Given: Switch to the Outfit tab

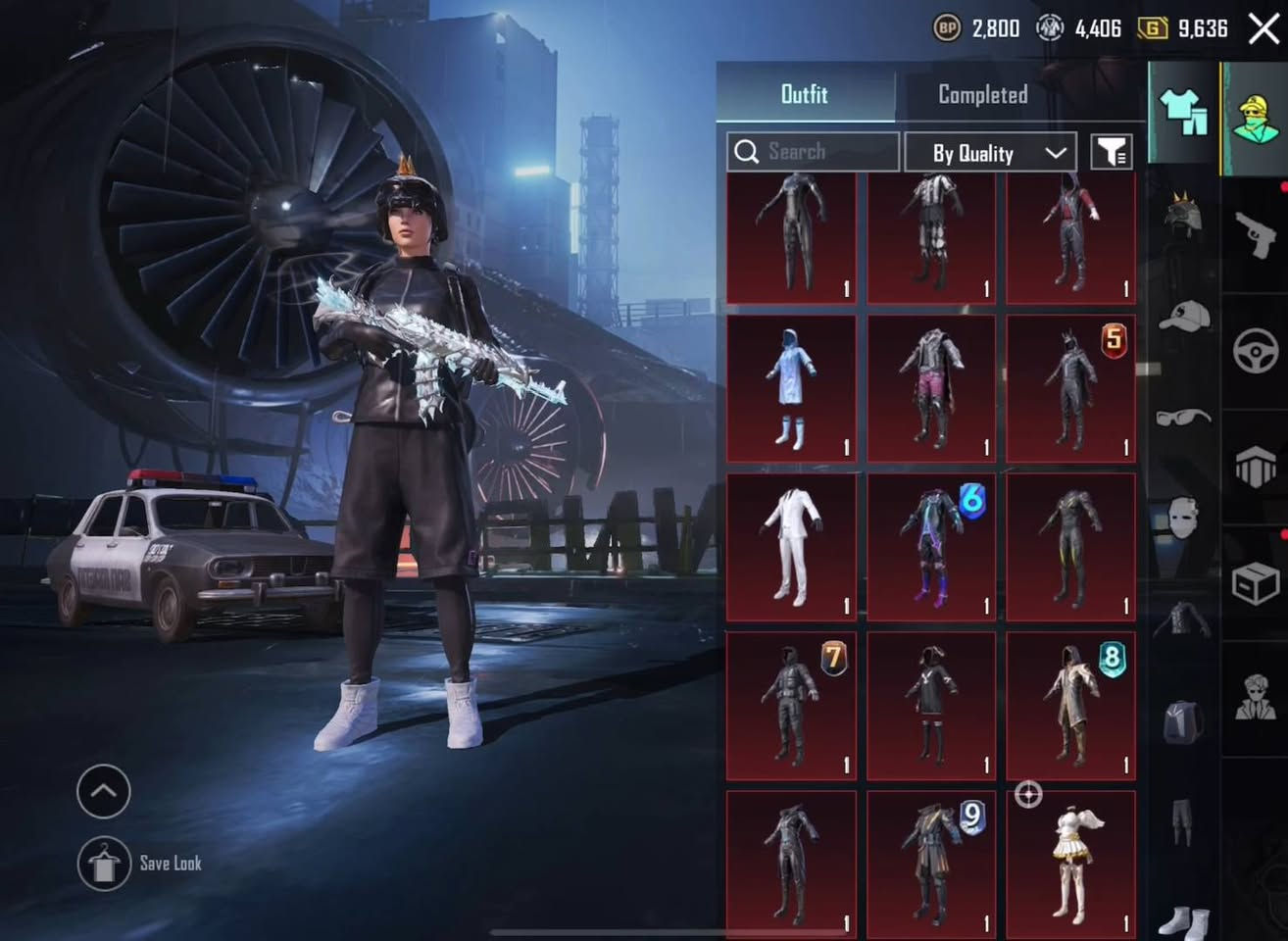Looking at the screenshot, I should pos(805,94).
